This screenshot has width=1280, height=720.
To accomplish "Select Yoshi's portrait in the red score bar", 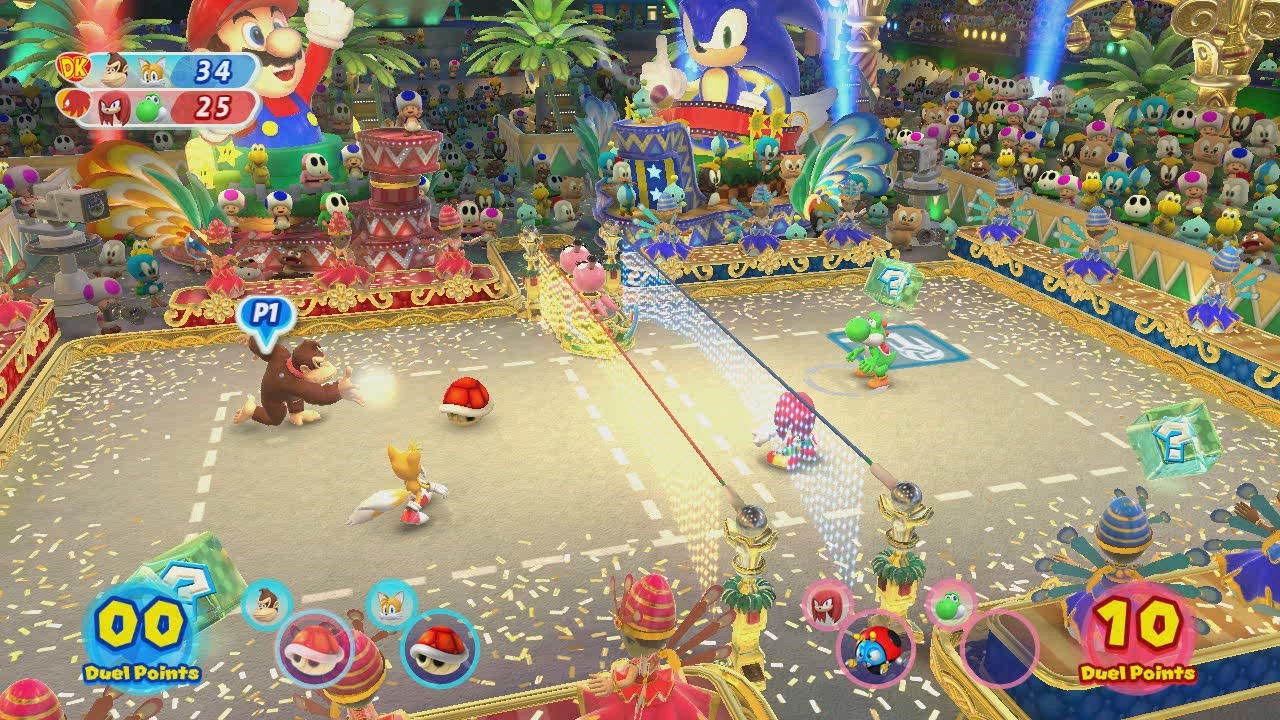I will click(x=148, y=110).
